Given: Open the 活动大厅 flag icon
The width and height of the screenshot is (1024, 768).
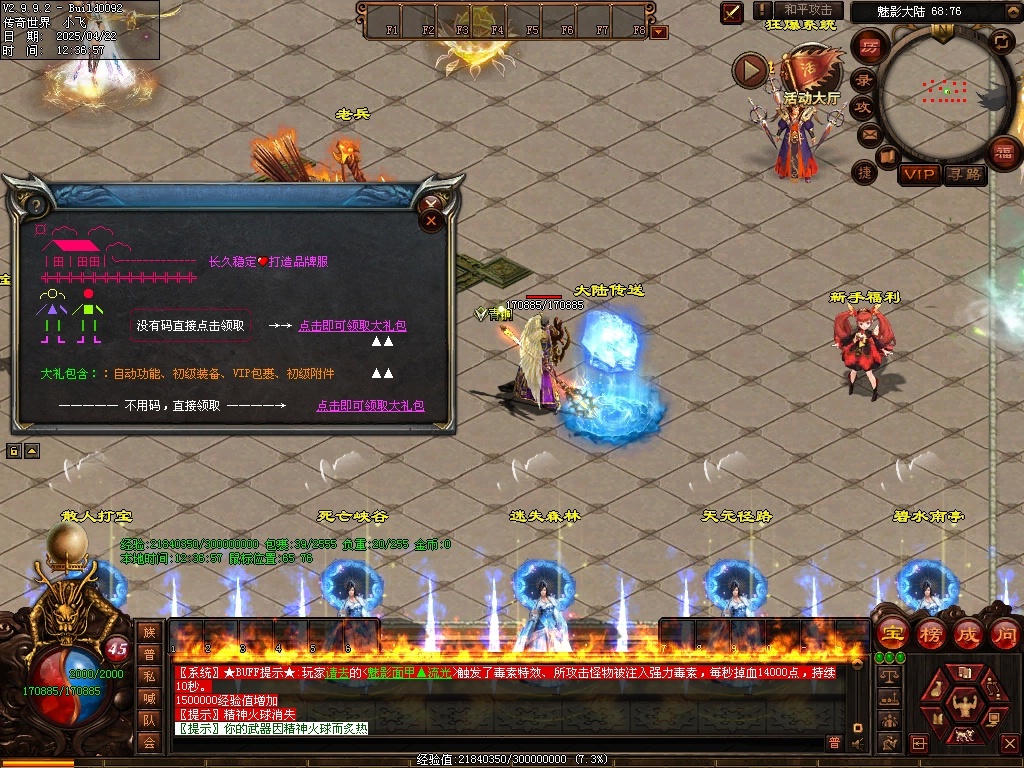Looking at the screenshot, I should pos(799,70).
